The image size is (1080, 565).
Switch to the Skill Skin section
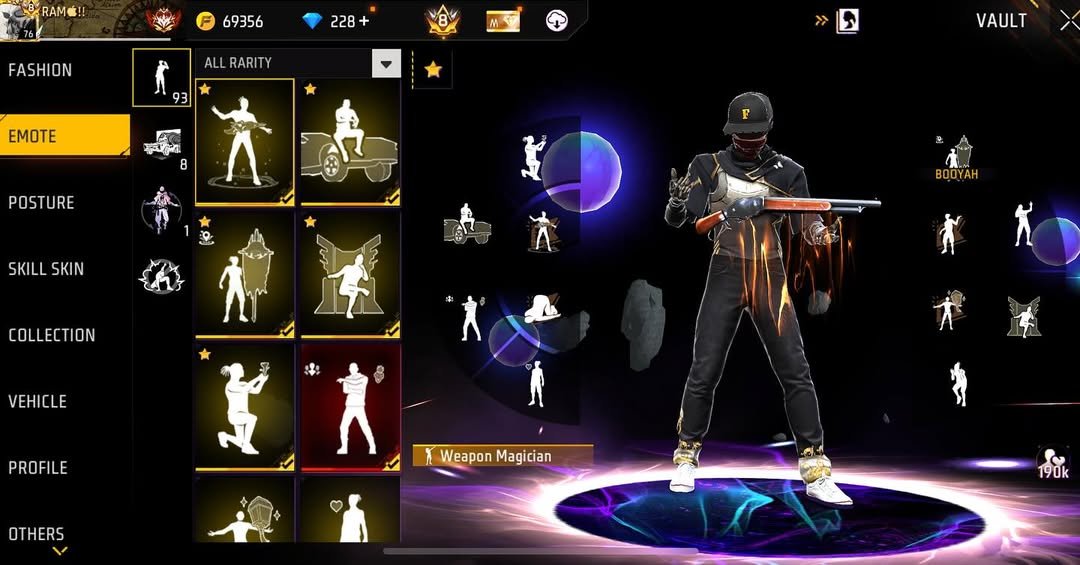coord(46,269)
